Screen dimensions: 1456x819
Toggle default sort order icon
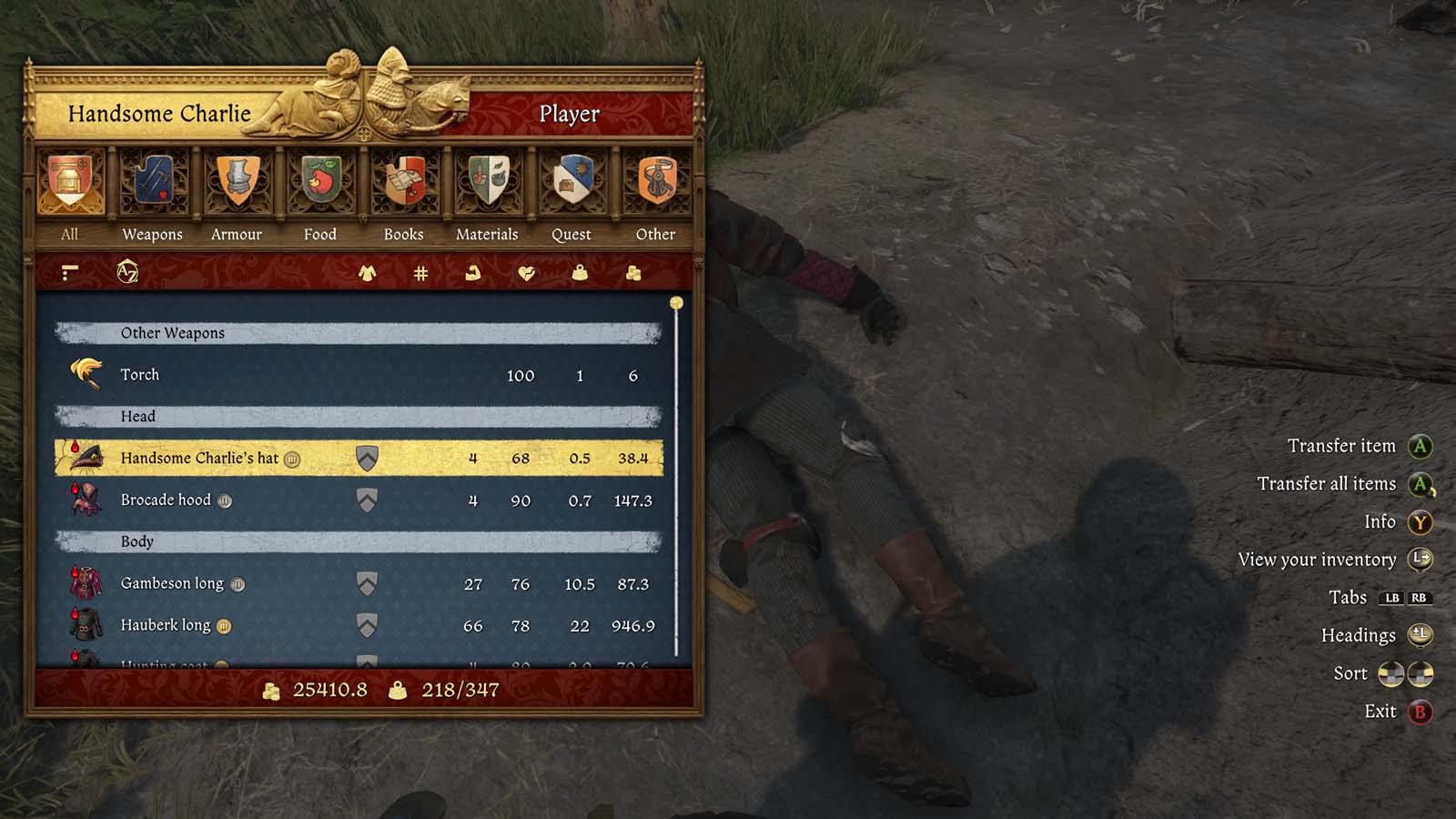(68, 271)
